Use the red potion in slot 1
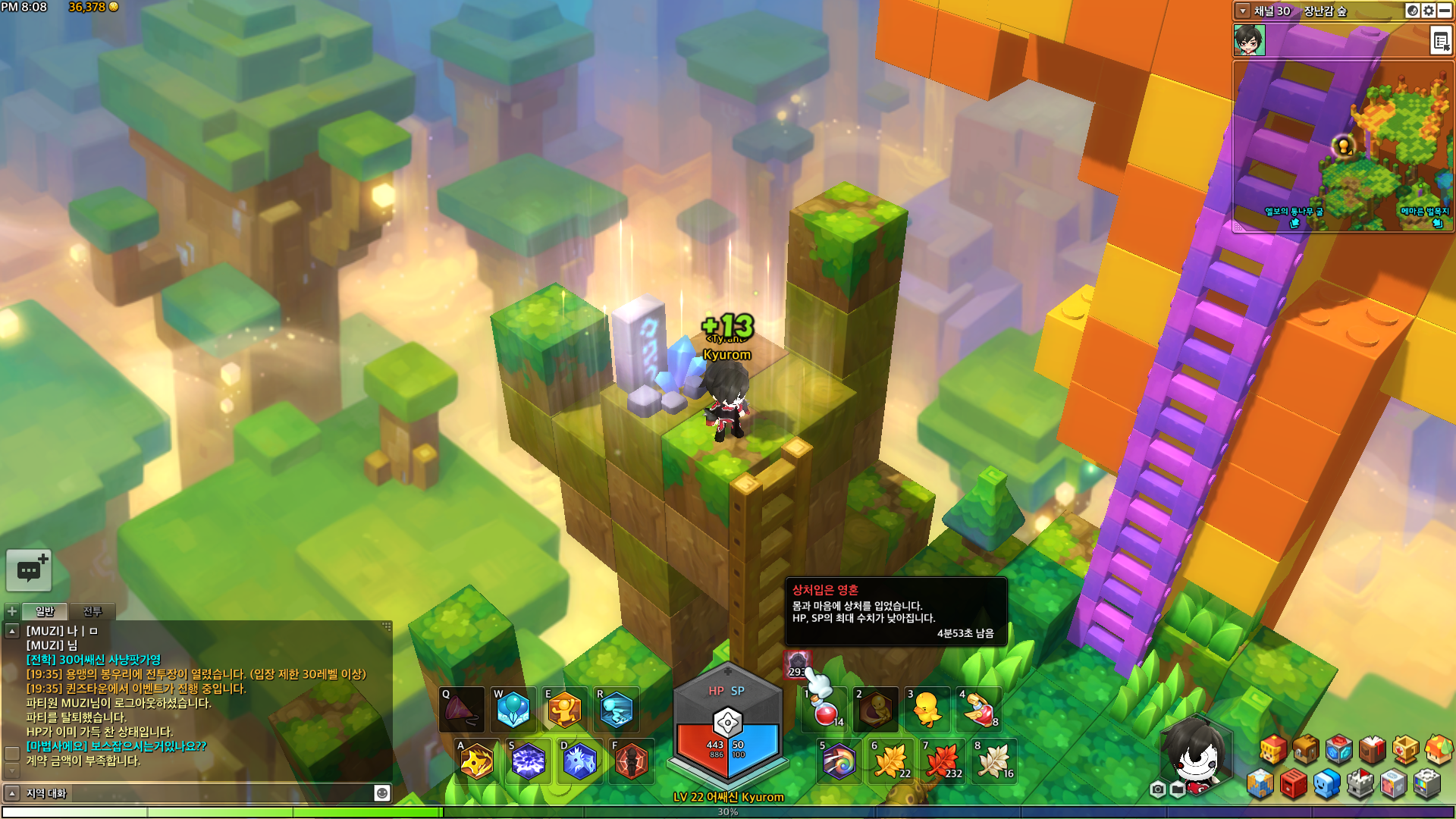The height and width of the screenshot is (819, 1456). tap(826, 710)
